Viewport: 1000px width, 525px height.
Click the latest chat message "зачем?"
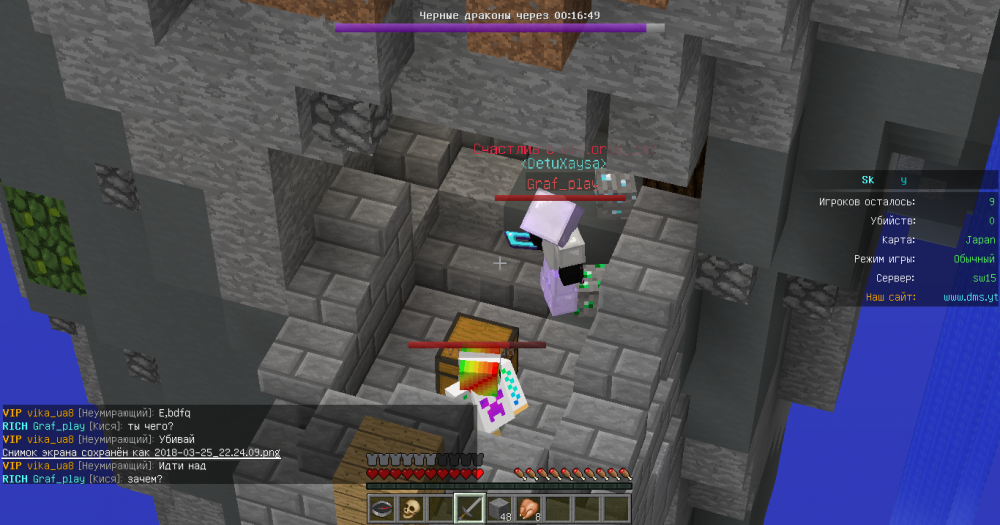(x=146, y=479)
